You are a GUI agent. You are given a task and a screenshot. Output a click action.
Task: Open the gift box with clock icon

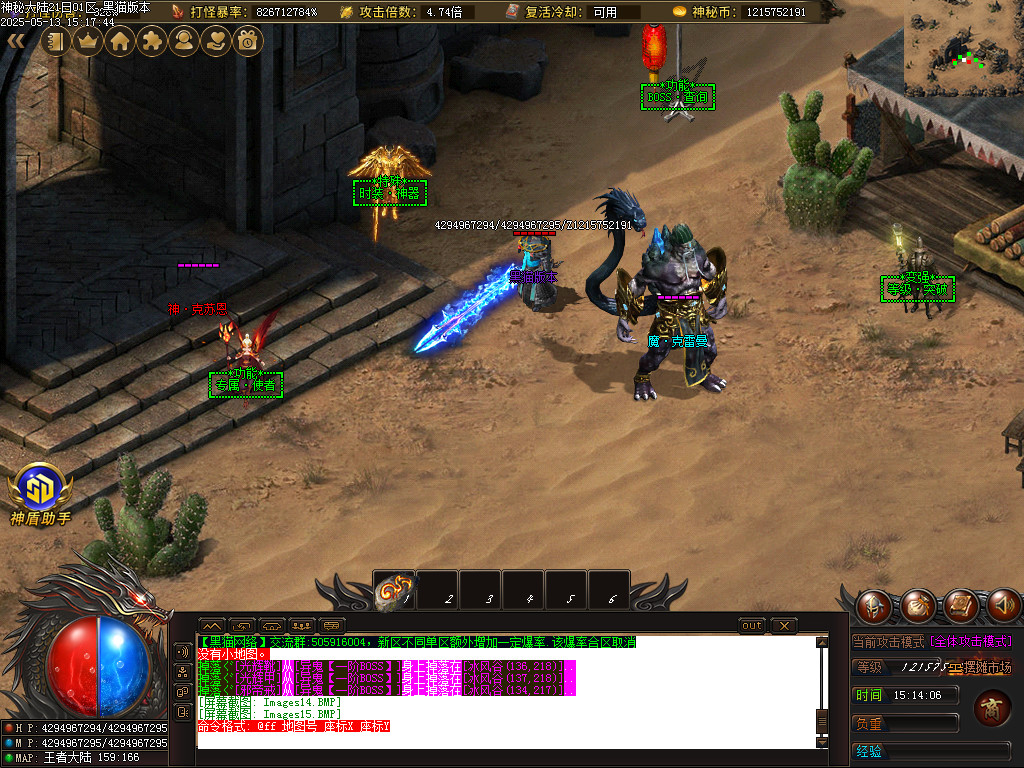pyautogui.click(x=248, y=41)
